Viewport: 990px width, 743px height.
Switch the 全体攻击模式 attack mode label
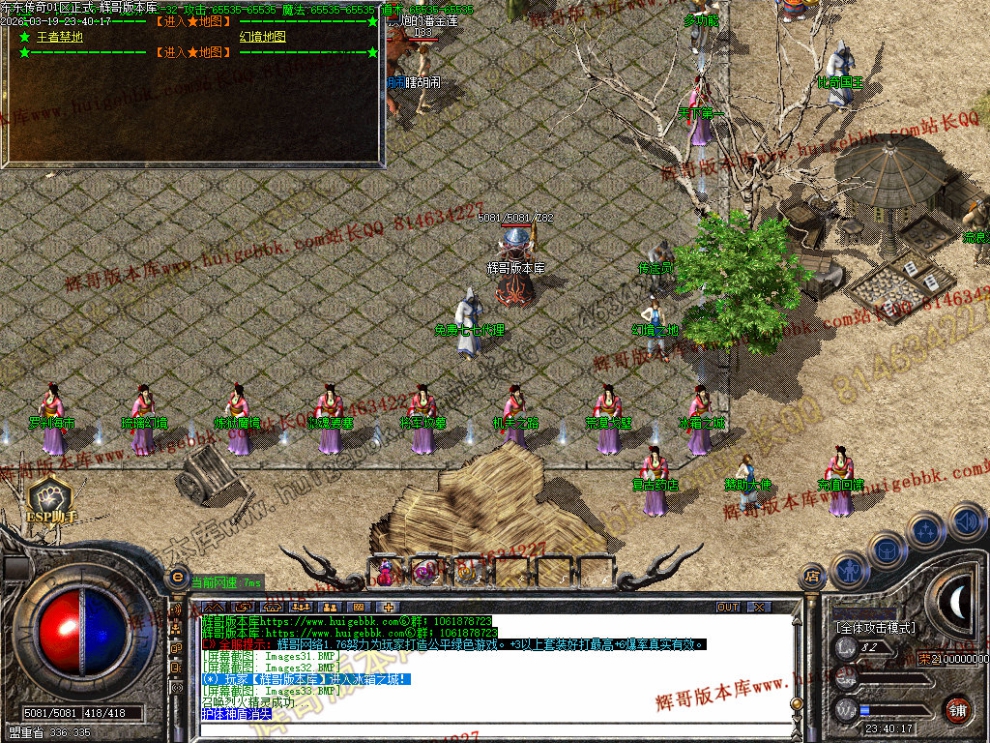click(874, 627)
